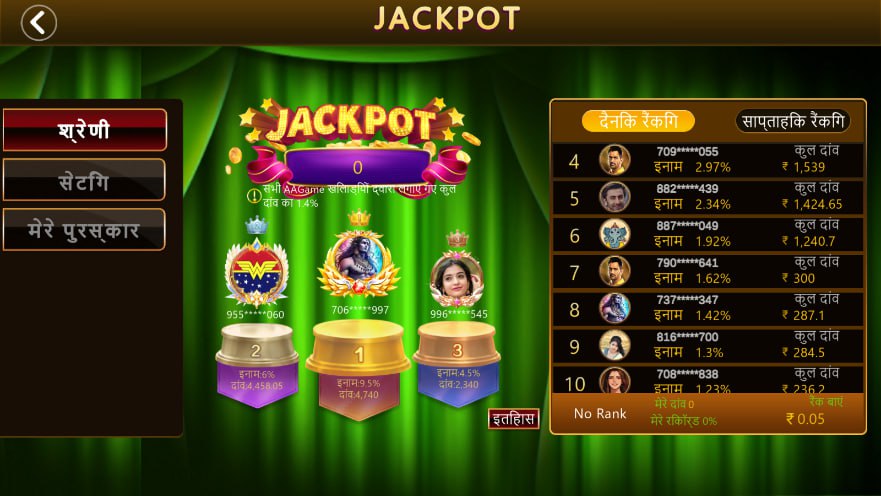
Task: Open the इतिहास history button
Action: (x=514, y=419)
